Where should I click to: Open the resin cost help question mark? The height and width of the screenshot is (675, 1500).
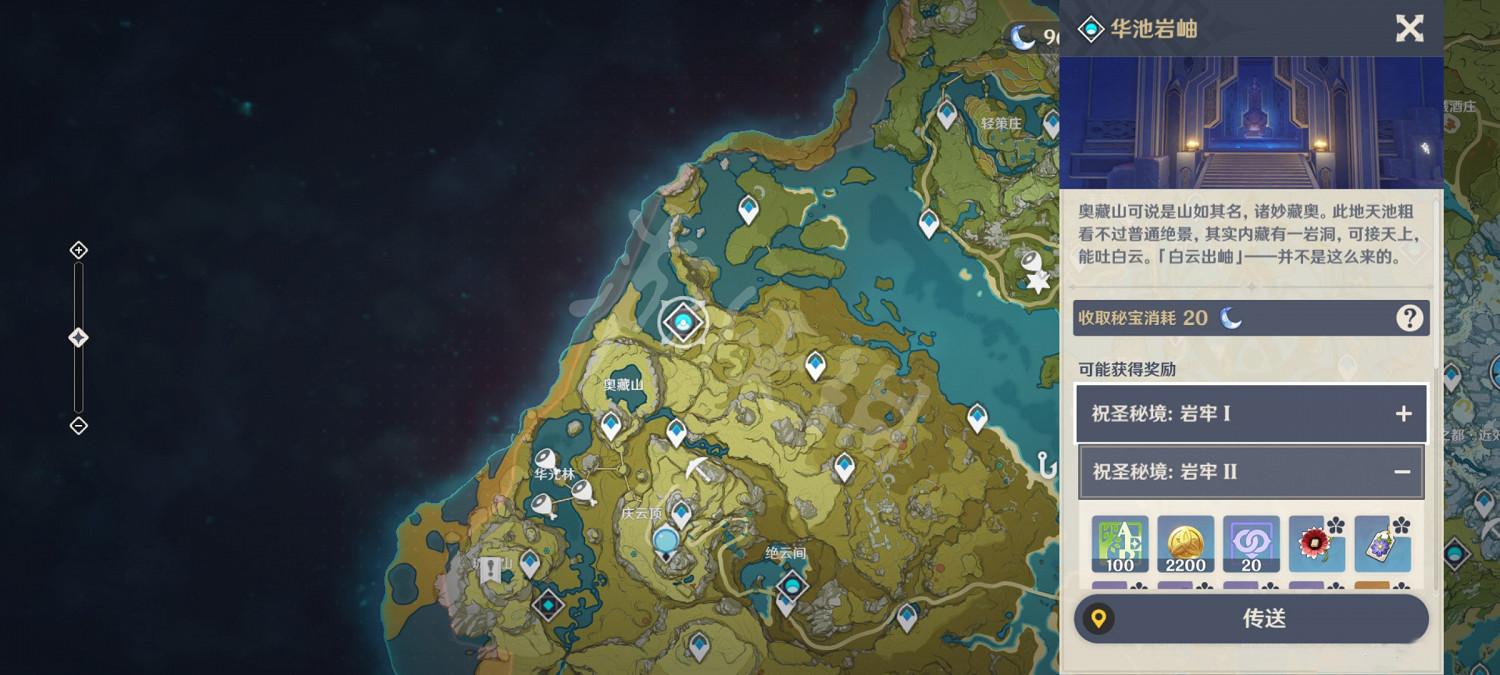(1409, 318)
